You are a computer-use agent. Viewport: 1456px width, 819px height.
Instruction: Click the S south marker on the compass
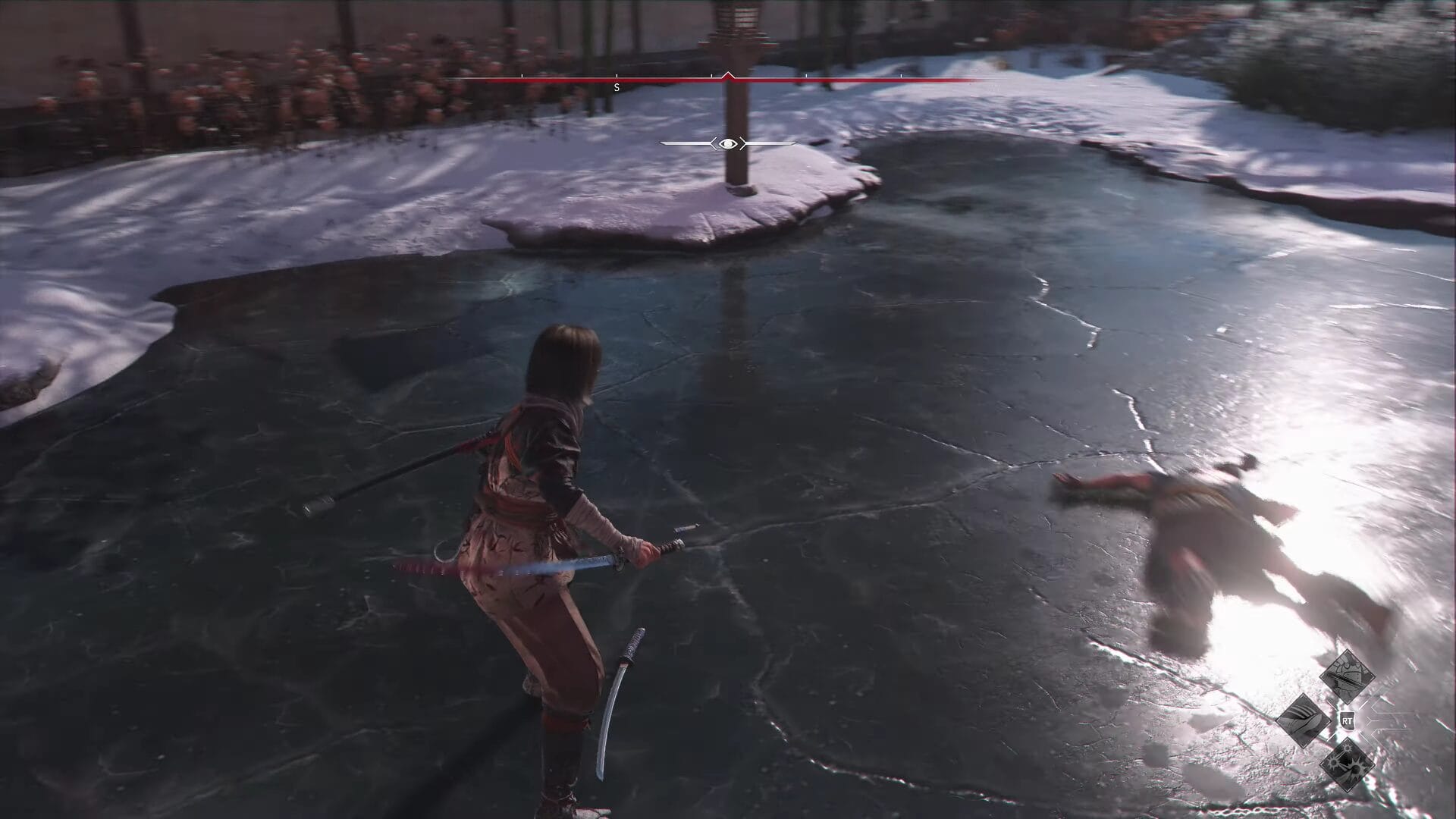point(615,87)
